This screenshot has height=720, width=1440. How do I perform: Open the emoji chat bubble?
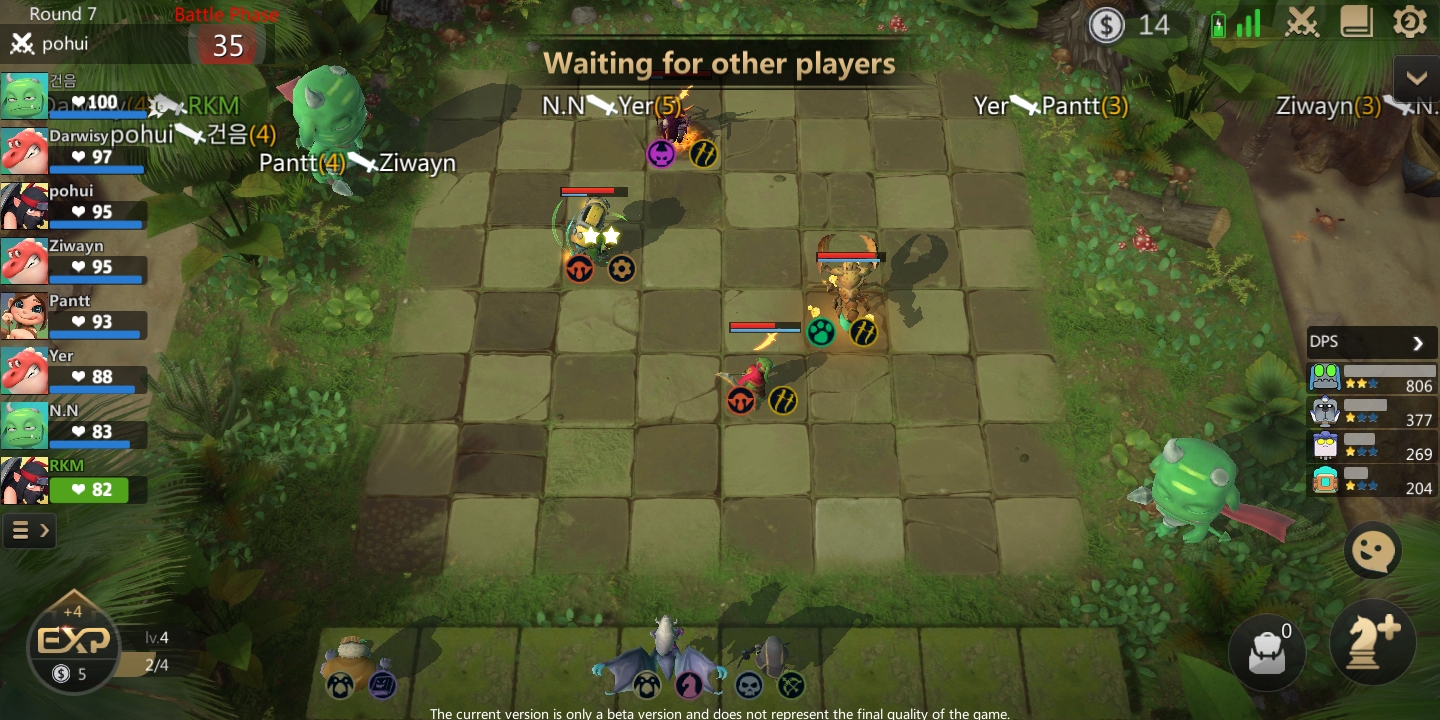(1372, 550)
